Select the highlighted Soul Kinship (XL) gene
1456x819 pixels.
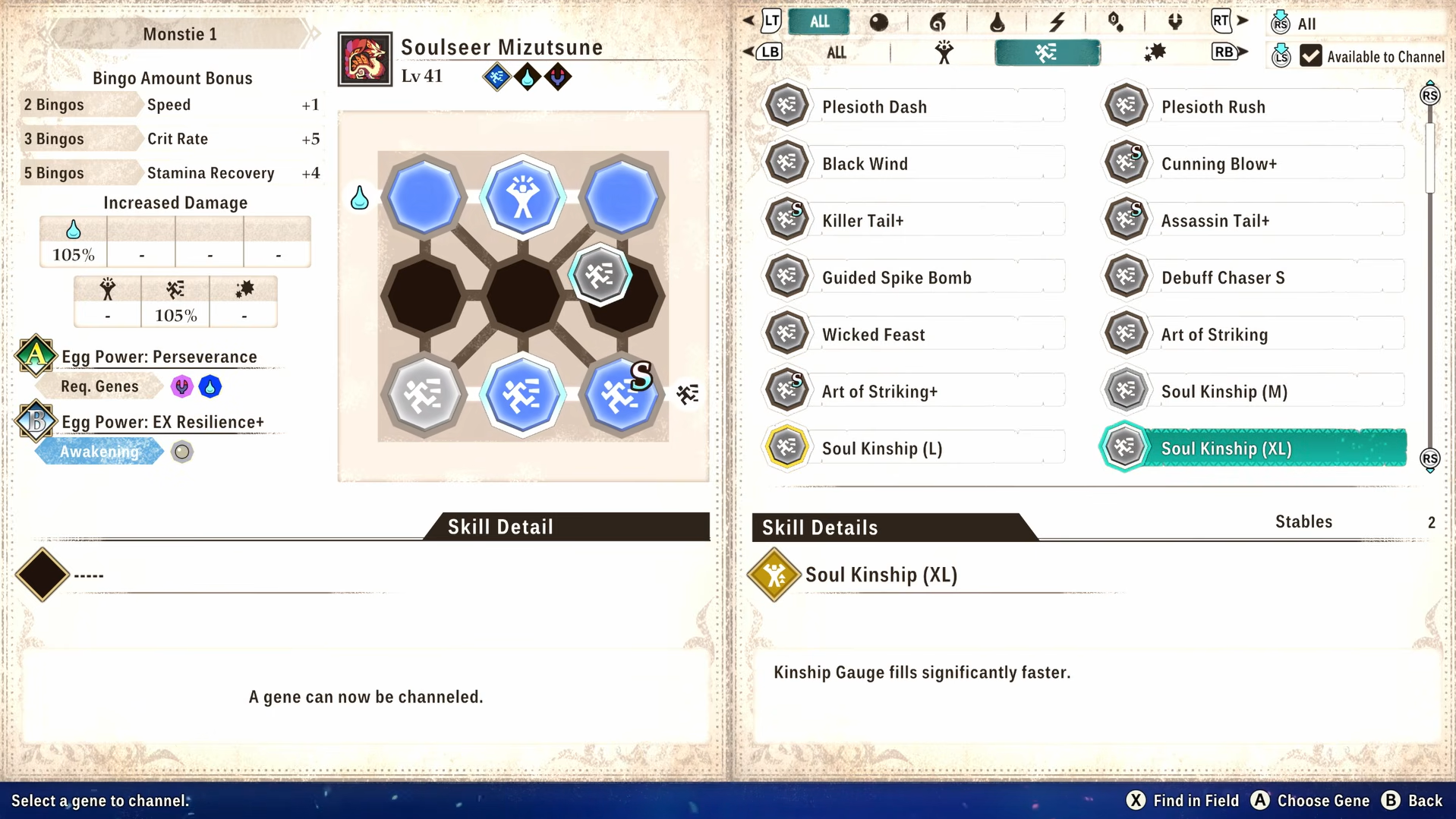[1254, 449]
